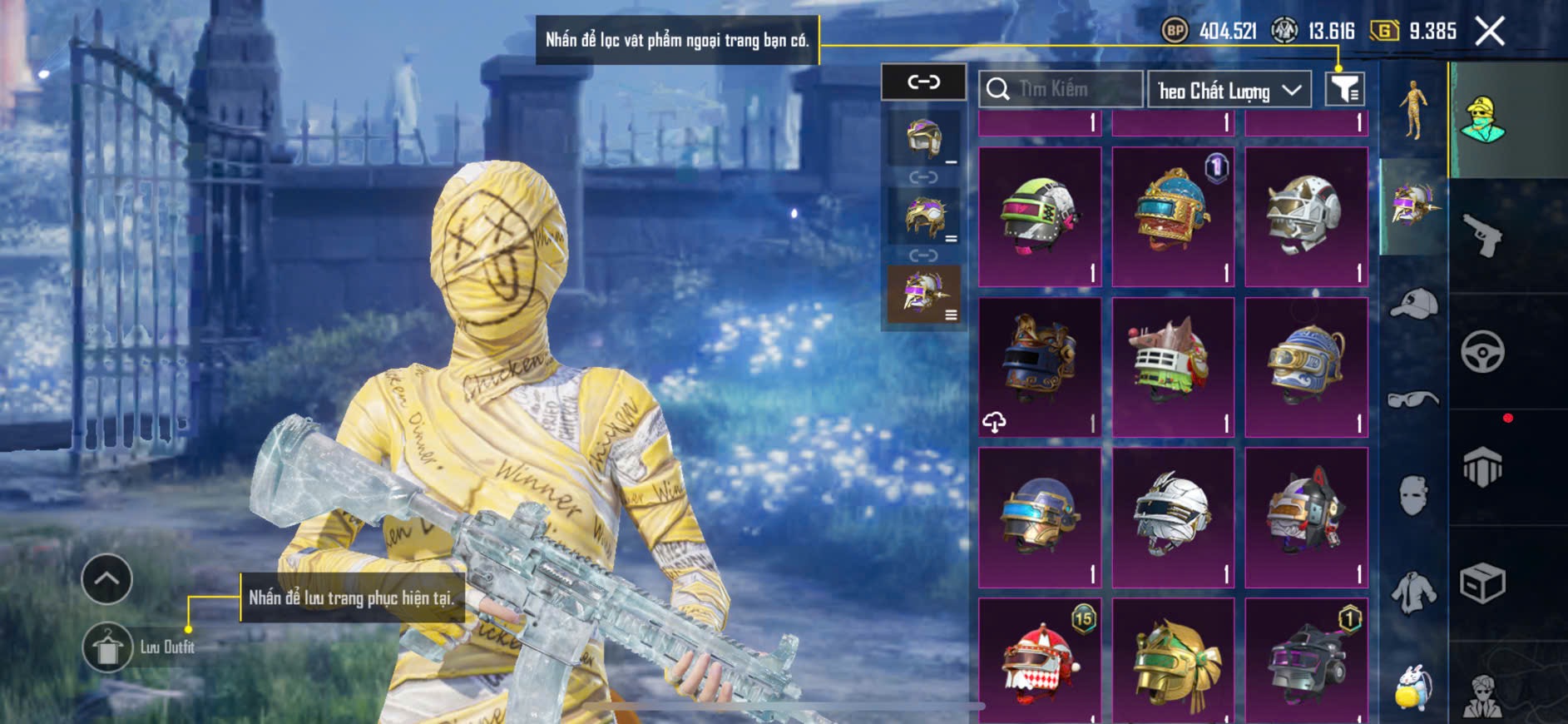Expand the up-arrow circle button
The image size is (1568, 724).
[x=106, y=579]
